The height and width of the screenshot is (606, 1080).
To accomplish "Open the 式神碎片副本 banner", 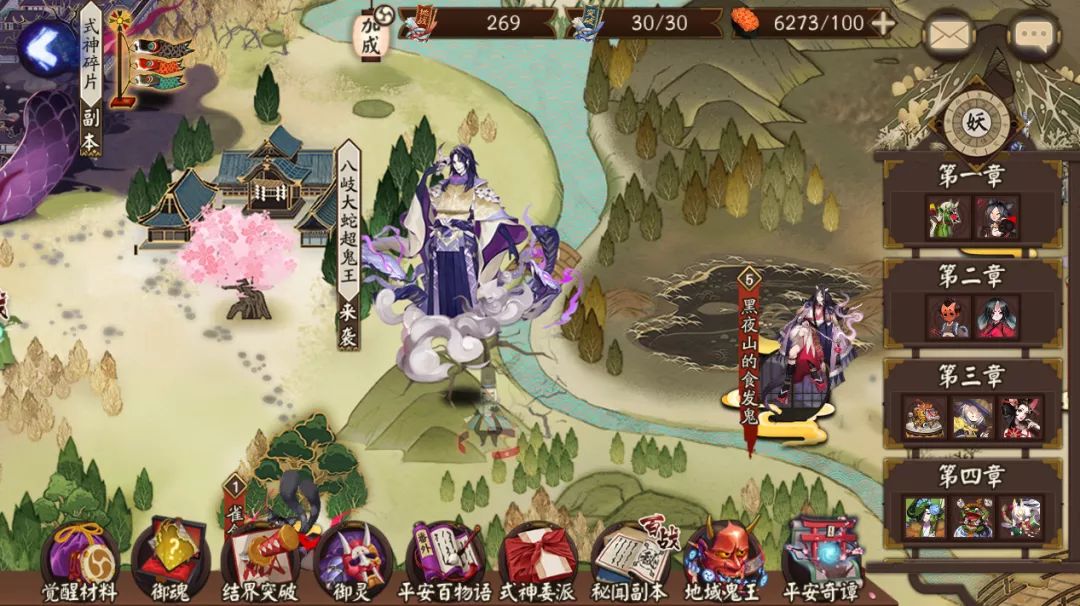I will coord(92,78).
